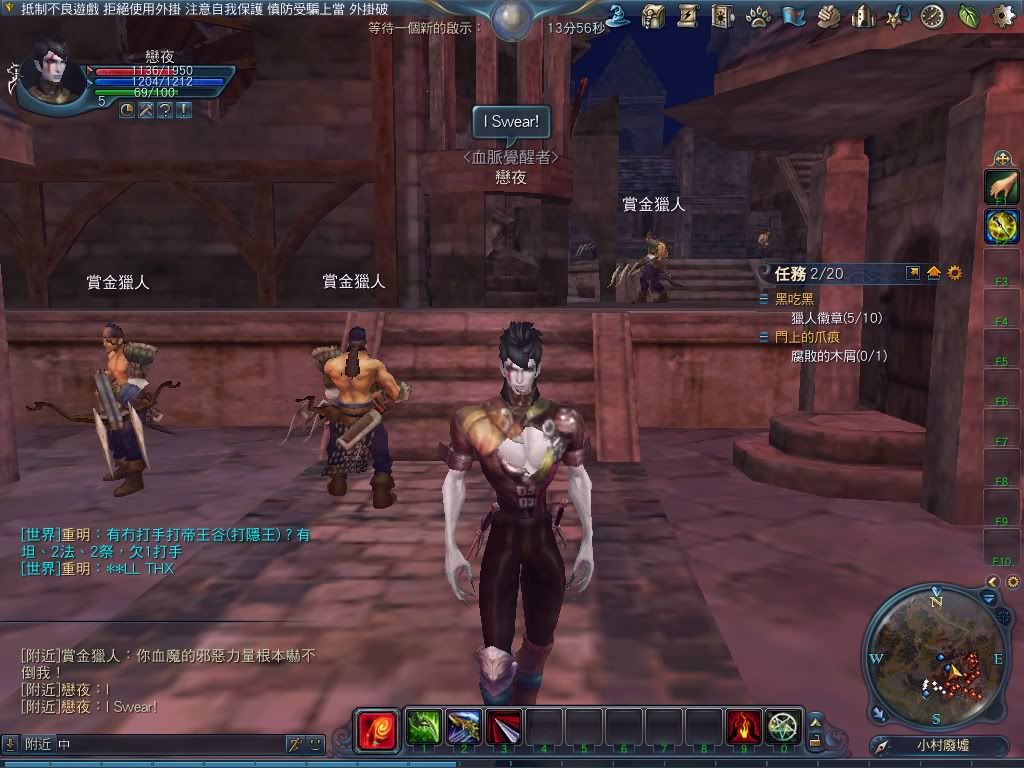The width and height of the screenshot is (1024, 768).
Task: Use the green claw skill in slot 1
Action: point(423,726)
